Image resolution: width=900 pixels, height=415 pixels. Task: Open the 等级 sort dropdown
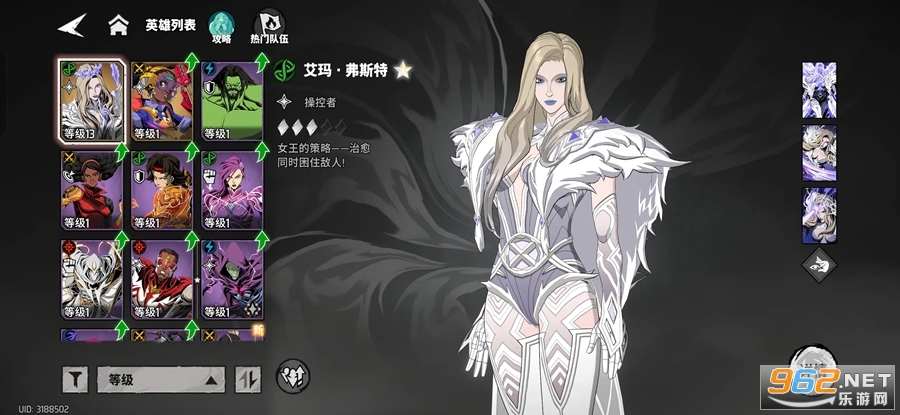(160, 379)
